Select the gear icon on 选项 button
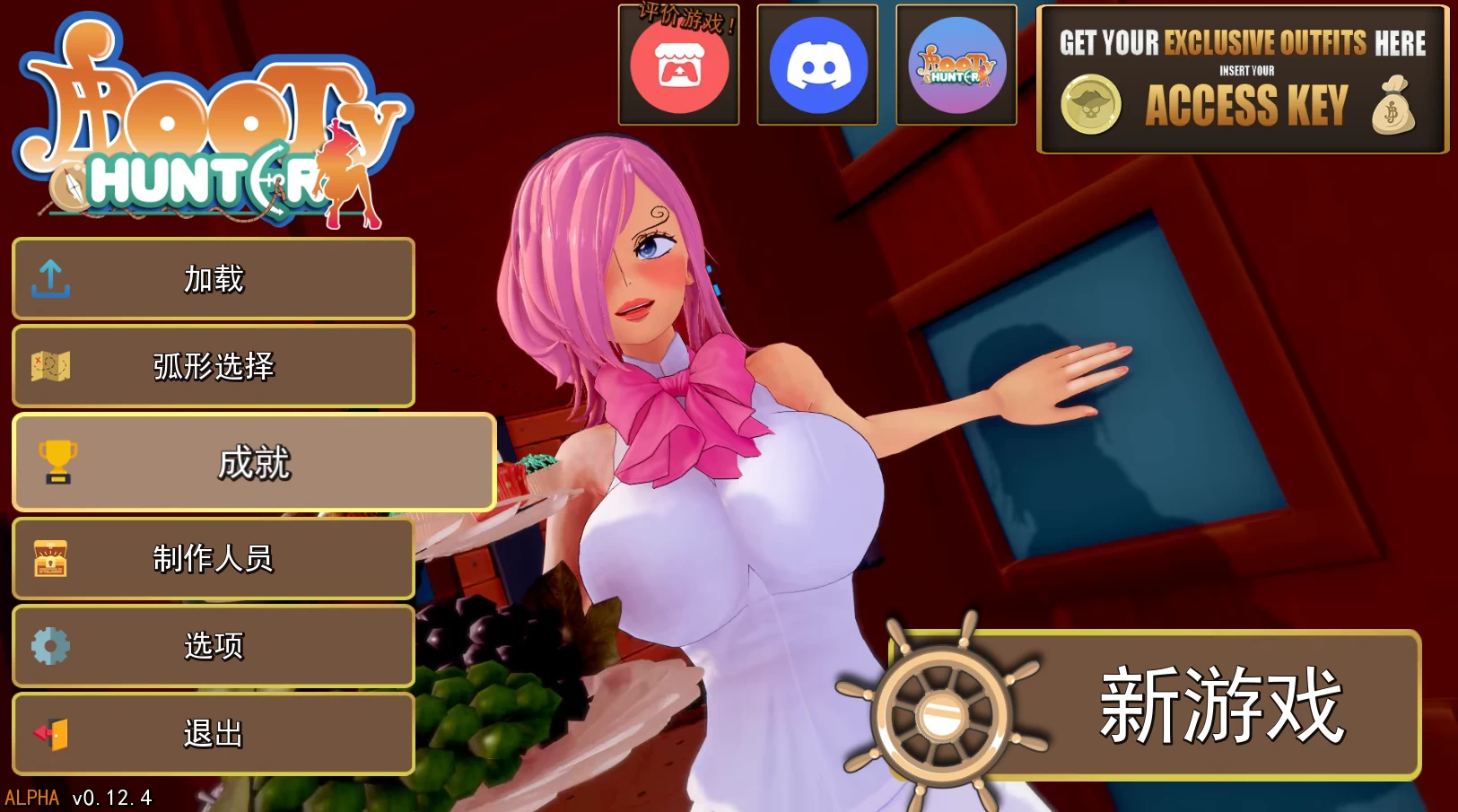This screenshot has width=1458, height=812. click(x=51, y=645)
